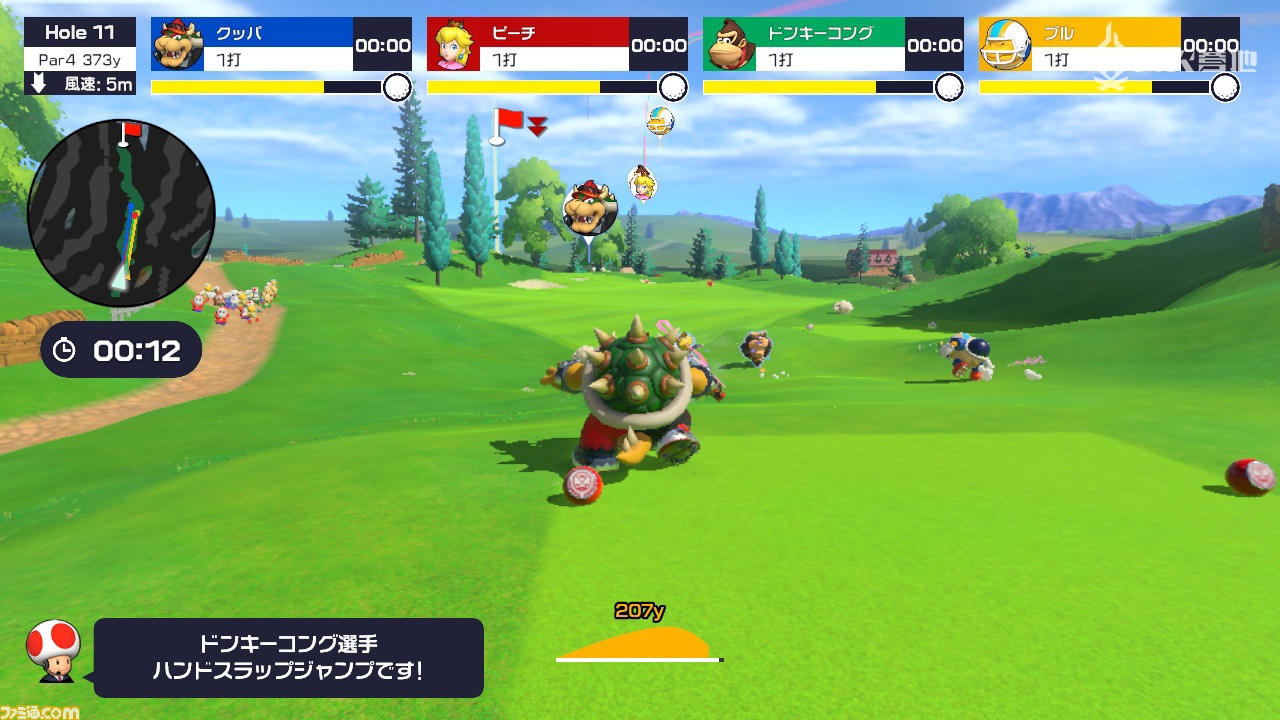Screen dimensions: 1280x720
Task: Click the Chargin' Chuck position marker bubble
Action: coord(660,121)
